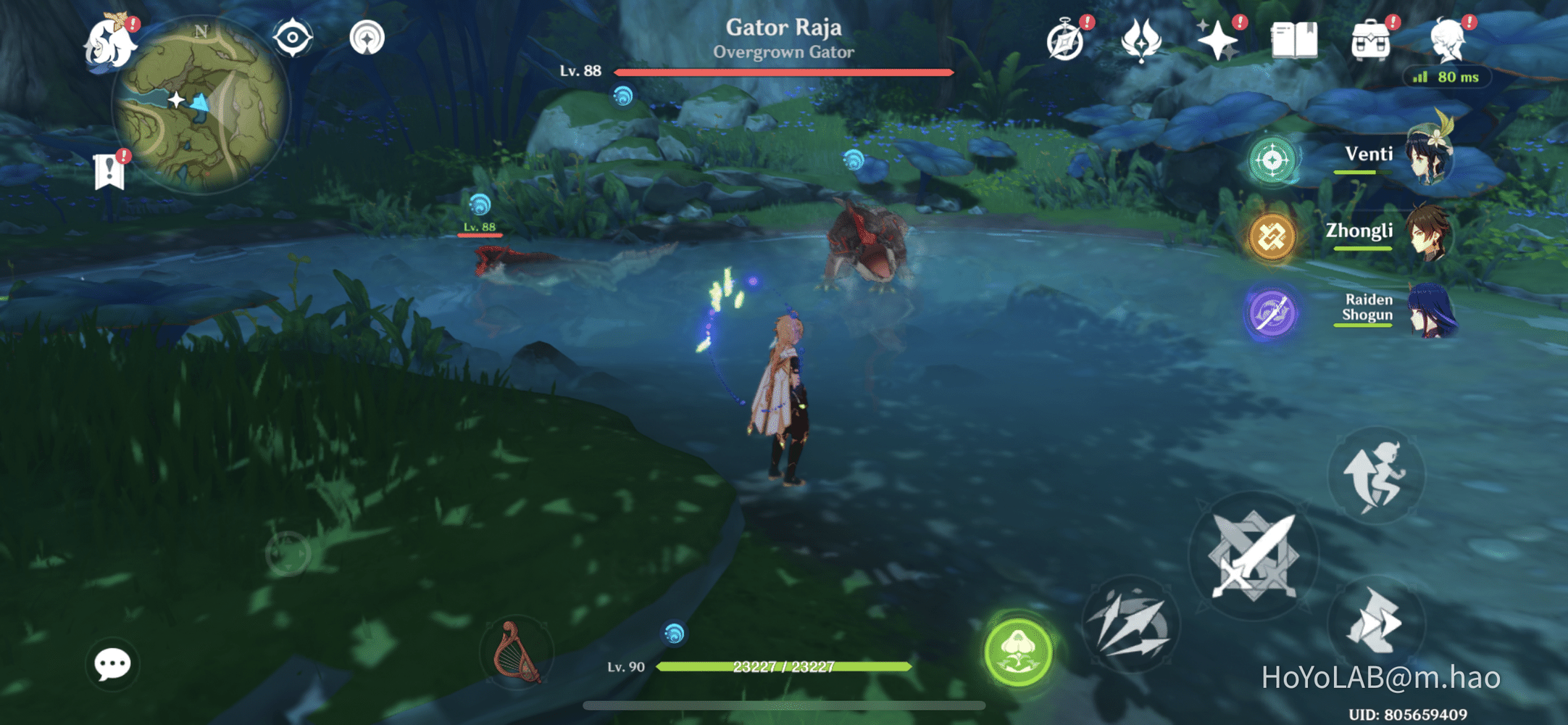Open the Battle Pass screen

[x=1143, y=40]
